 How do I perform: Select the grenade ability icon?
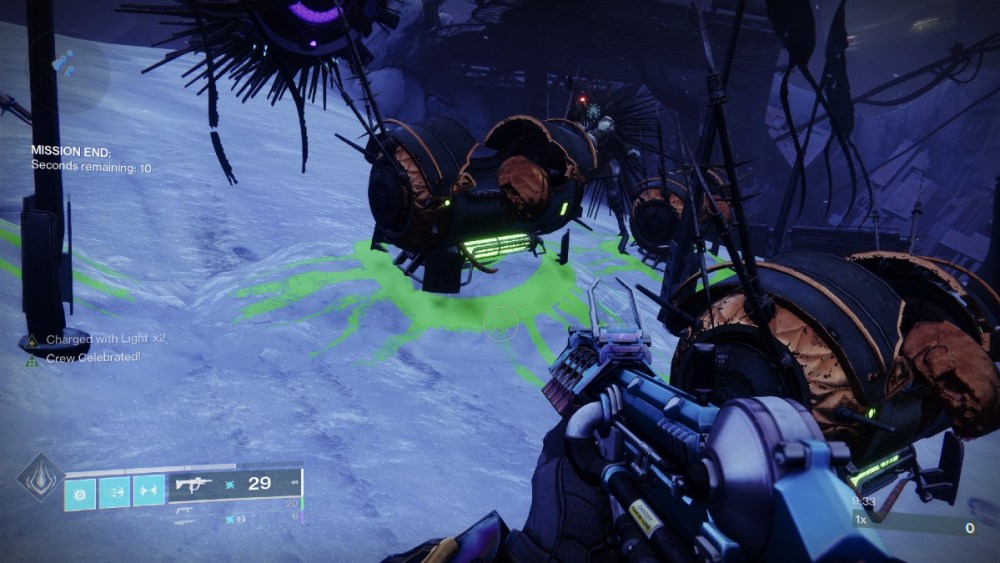79,492
